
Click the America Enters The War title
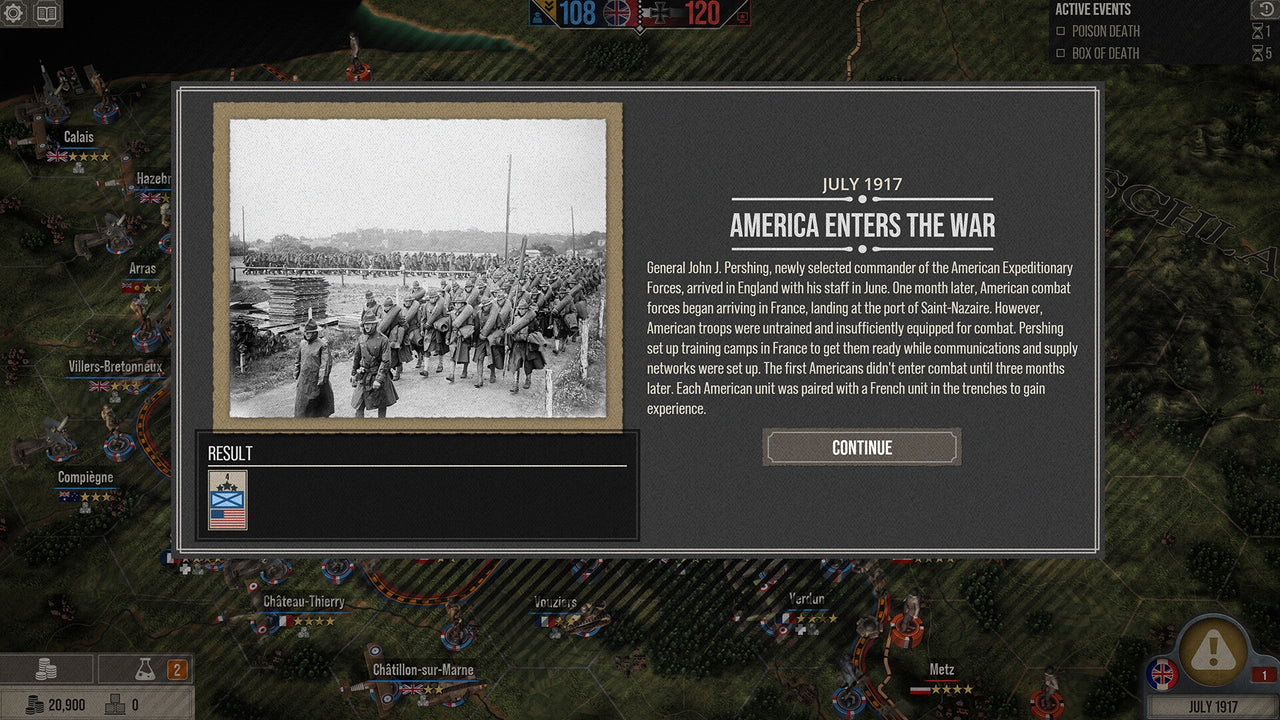click(x=862, y=225)
